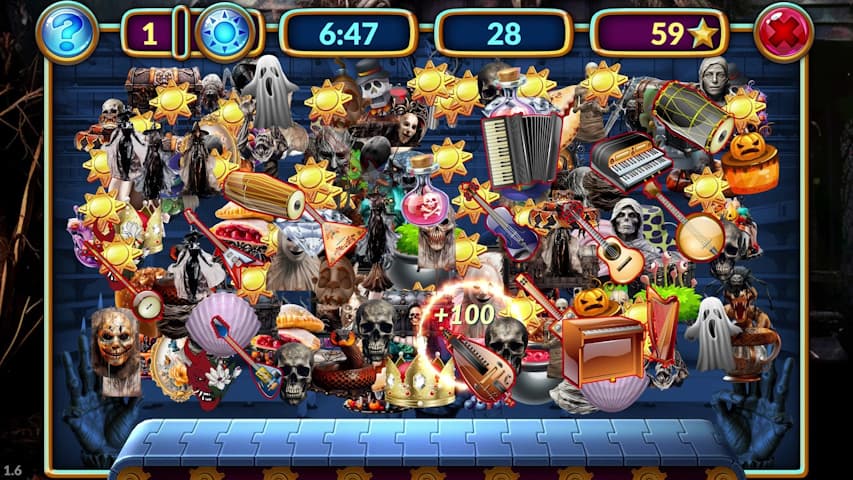The height and width of the screenshot is (480, 853).
Task: Open the question mark help button
Action: pos(67,33)
